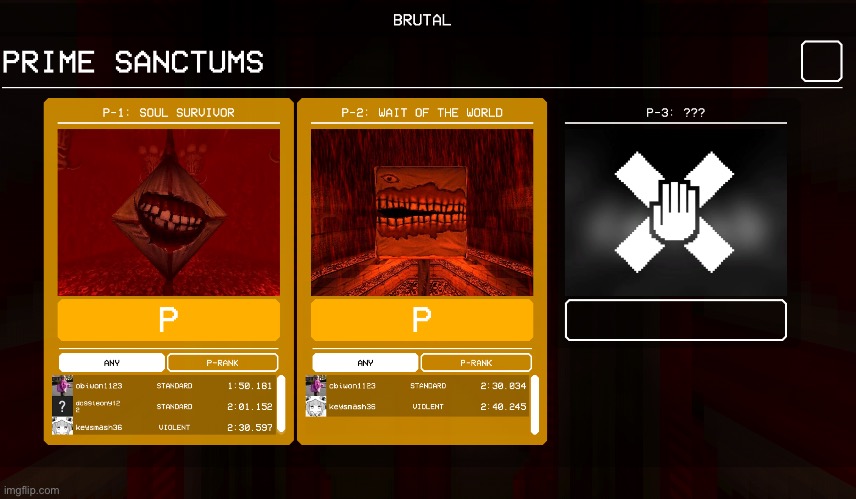Choose the 2:30.597 Violent leaderboard row in P-1

point(160,427)
